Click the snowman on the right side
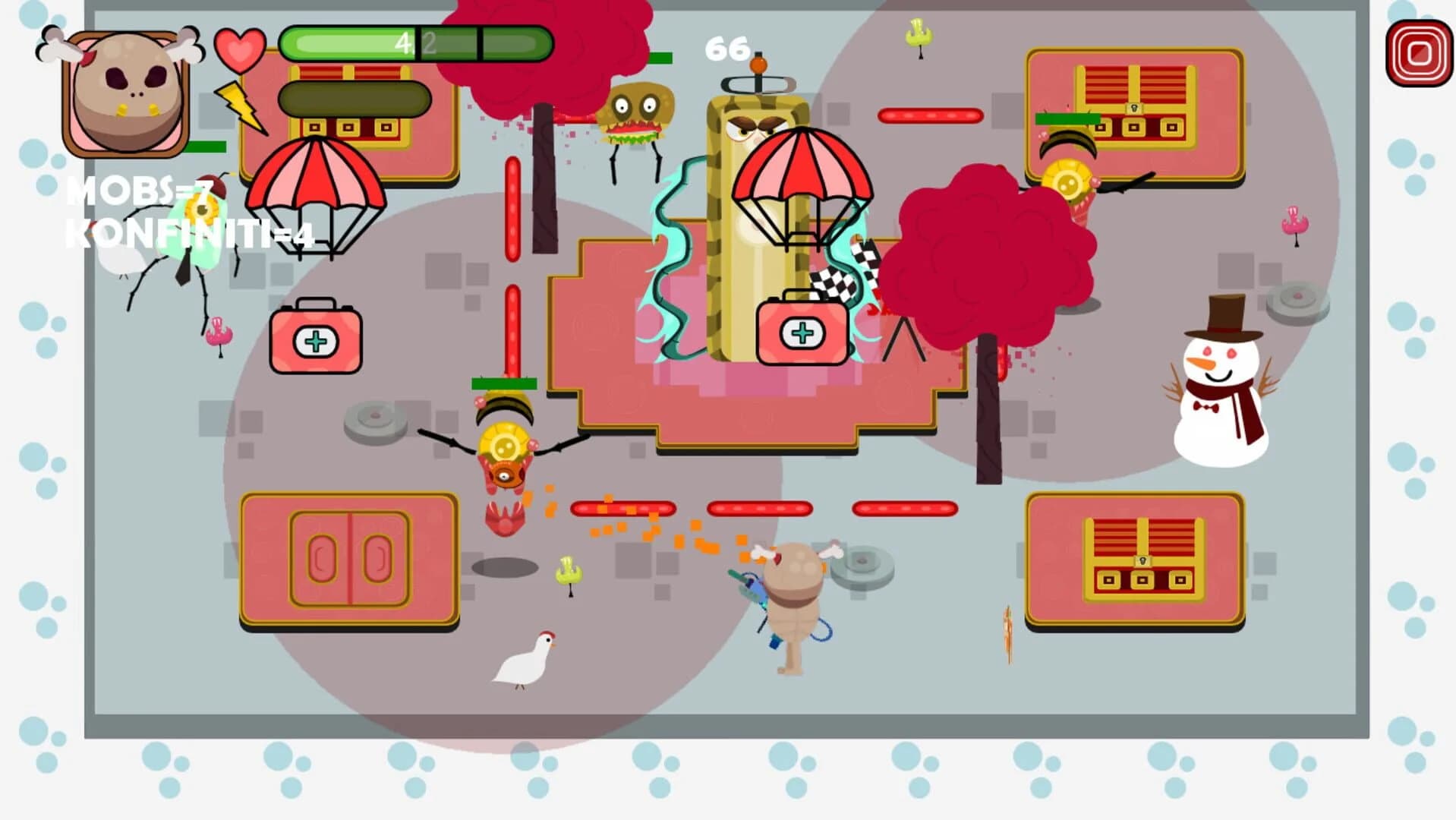1456x820 pixels. click(1222, 387)
